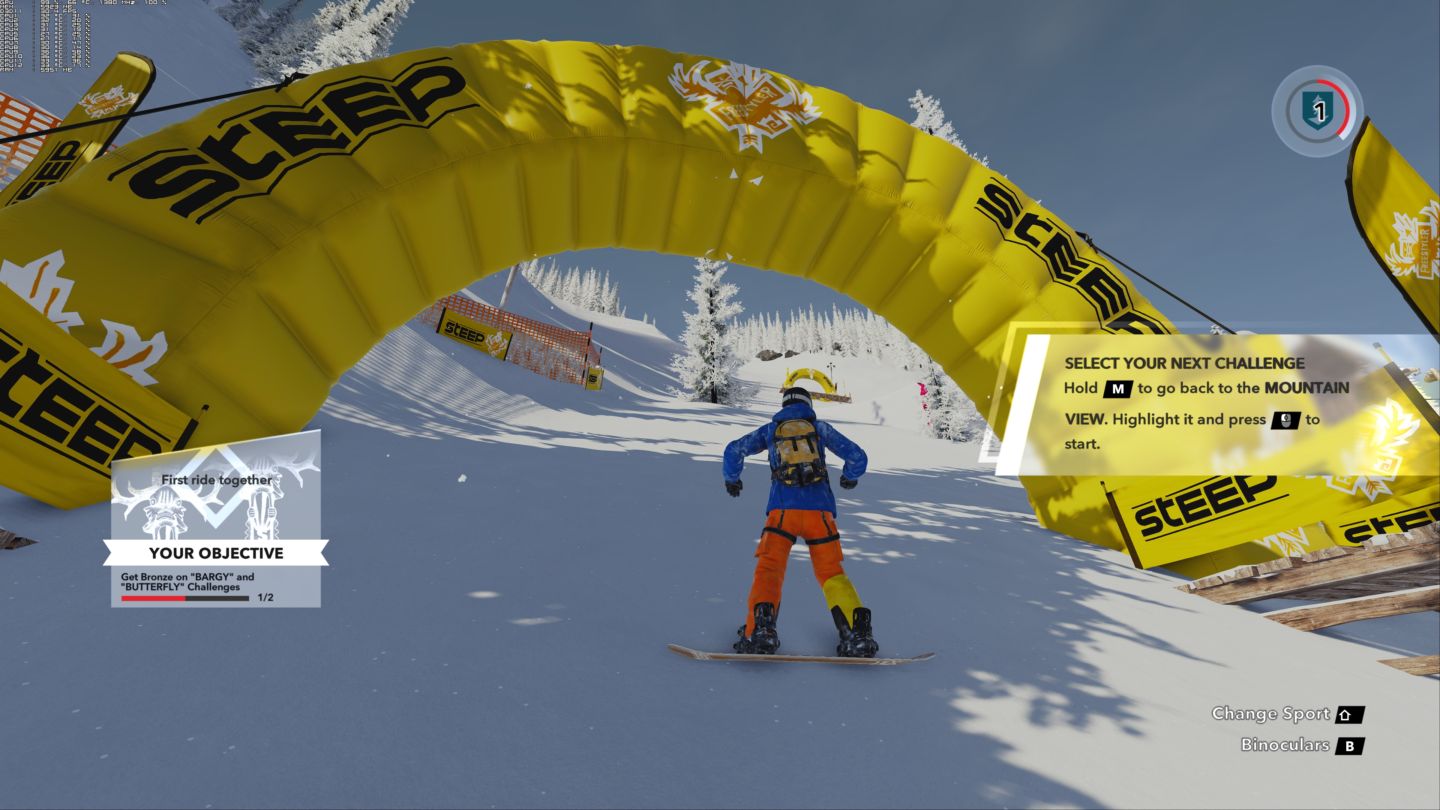The image size is (1440, 810).
Task: Click the red objective progress bar showing 1/2
Action: click(x=175, y=598)
